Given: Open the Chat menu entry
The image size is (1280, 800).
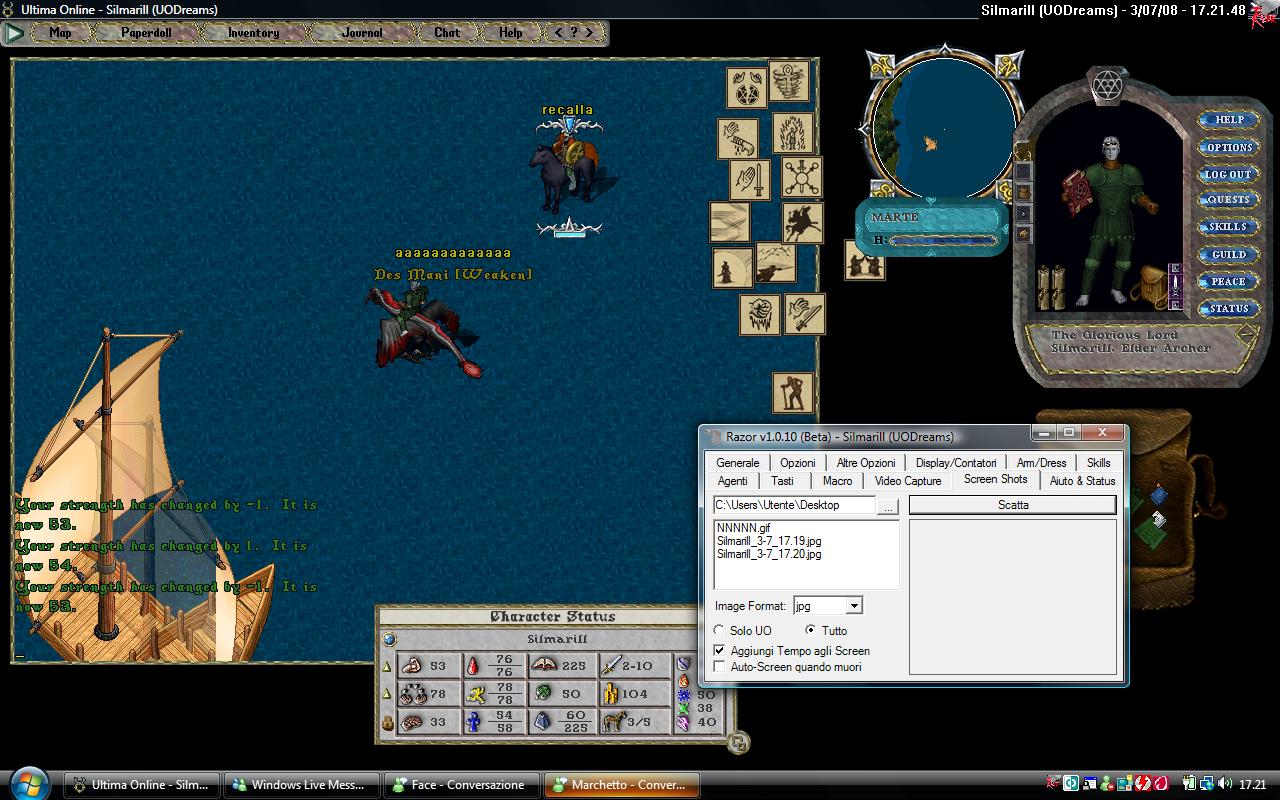Looking at the screenshot, I should (447, 32).
